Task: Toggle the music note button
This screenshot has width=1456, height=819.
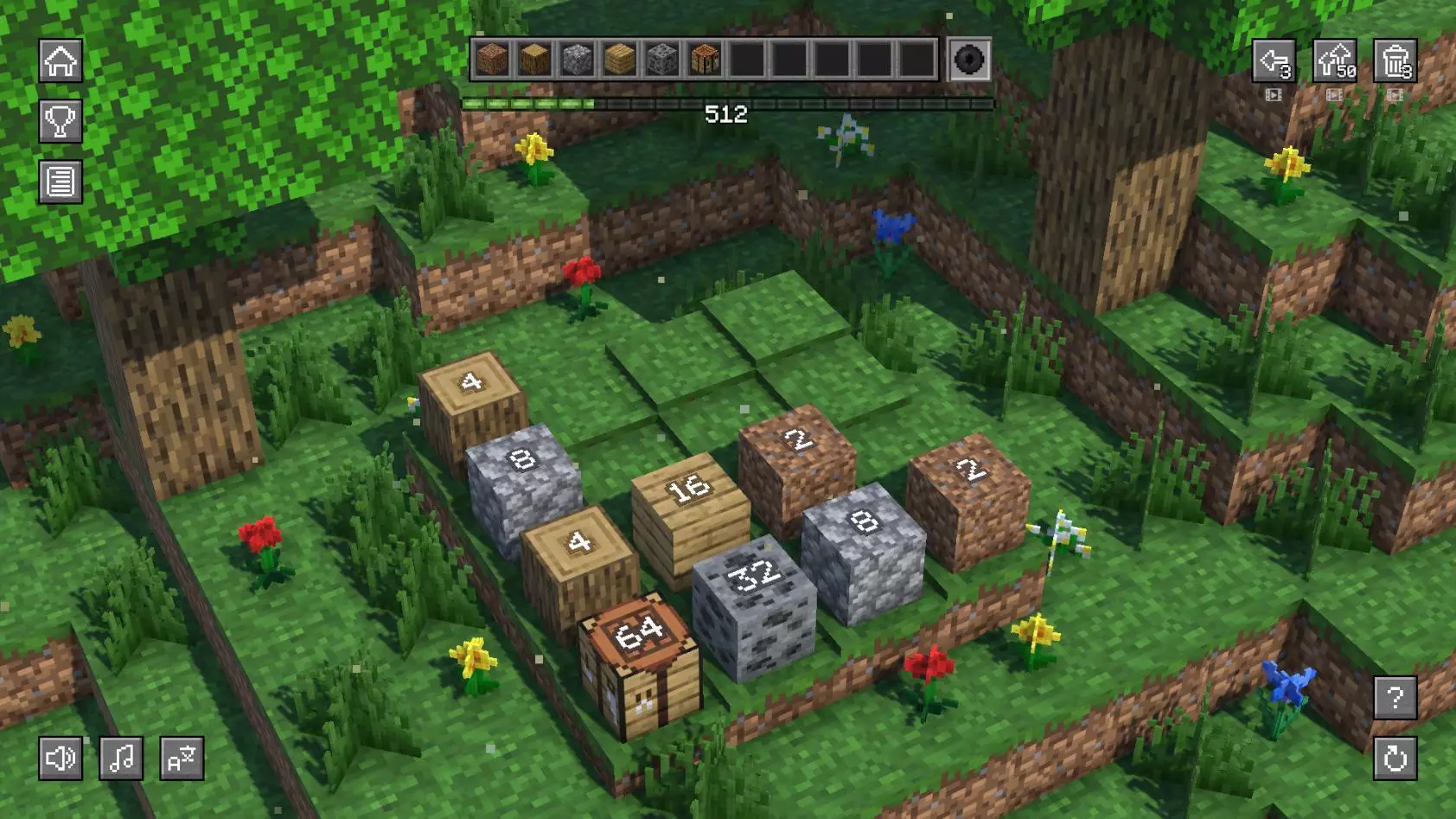Action: (121, 758)
